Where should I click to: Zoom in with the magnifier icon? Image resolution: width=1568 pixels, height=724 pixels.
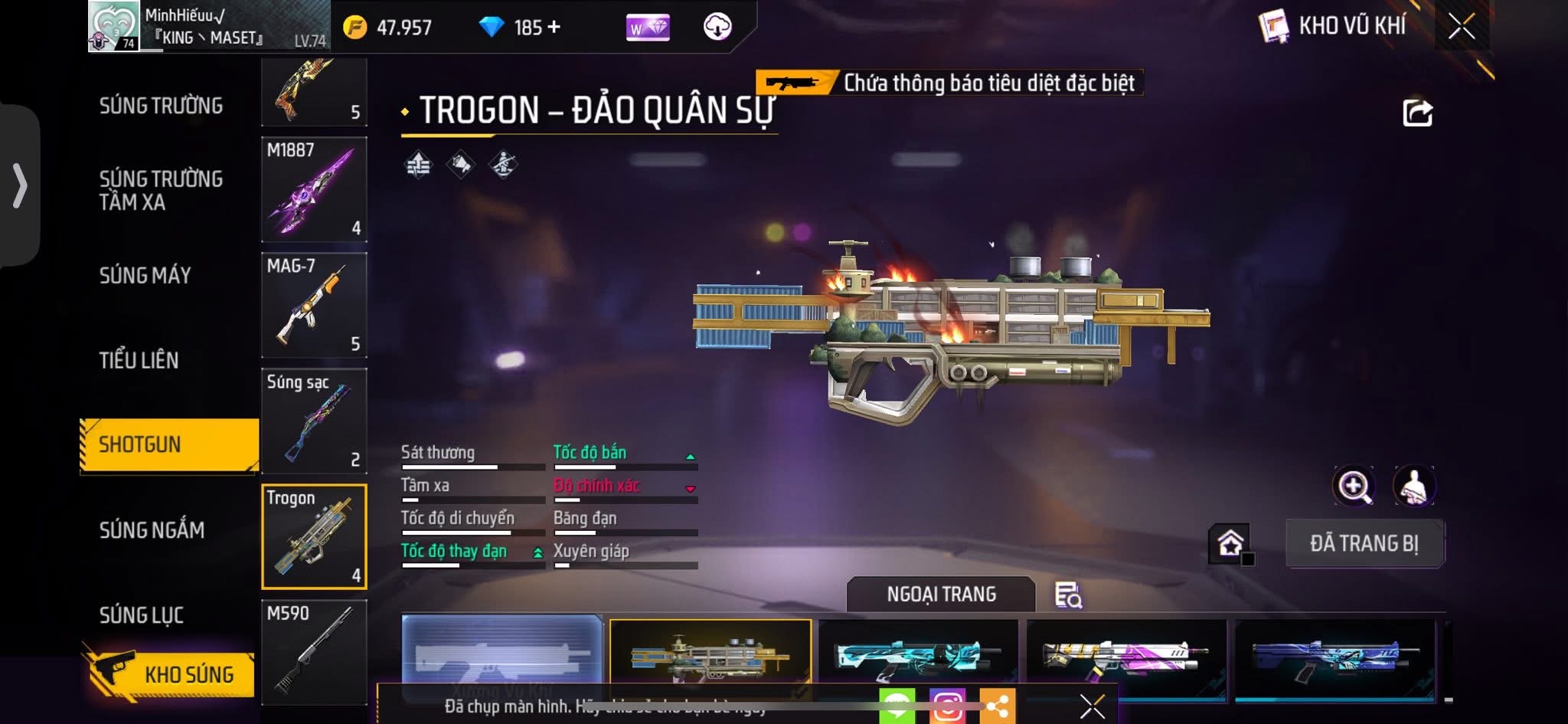pyautogui.click(x=1353, y=486)
